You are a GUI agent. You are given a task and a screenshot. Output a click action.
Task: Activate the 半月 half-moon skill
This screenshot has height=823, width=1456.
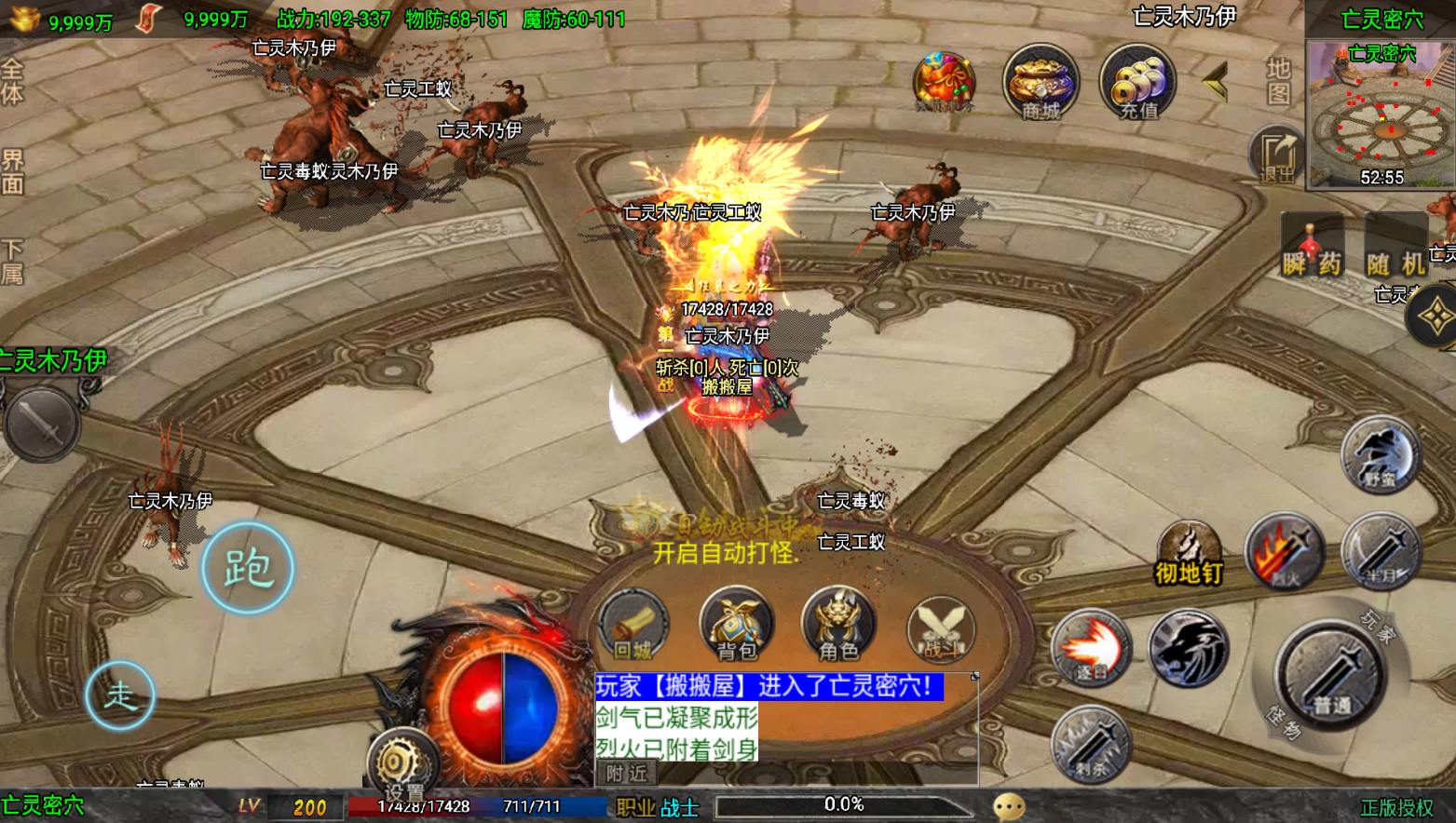click(x=1381, y=552)
